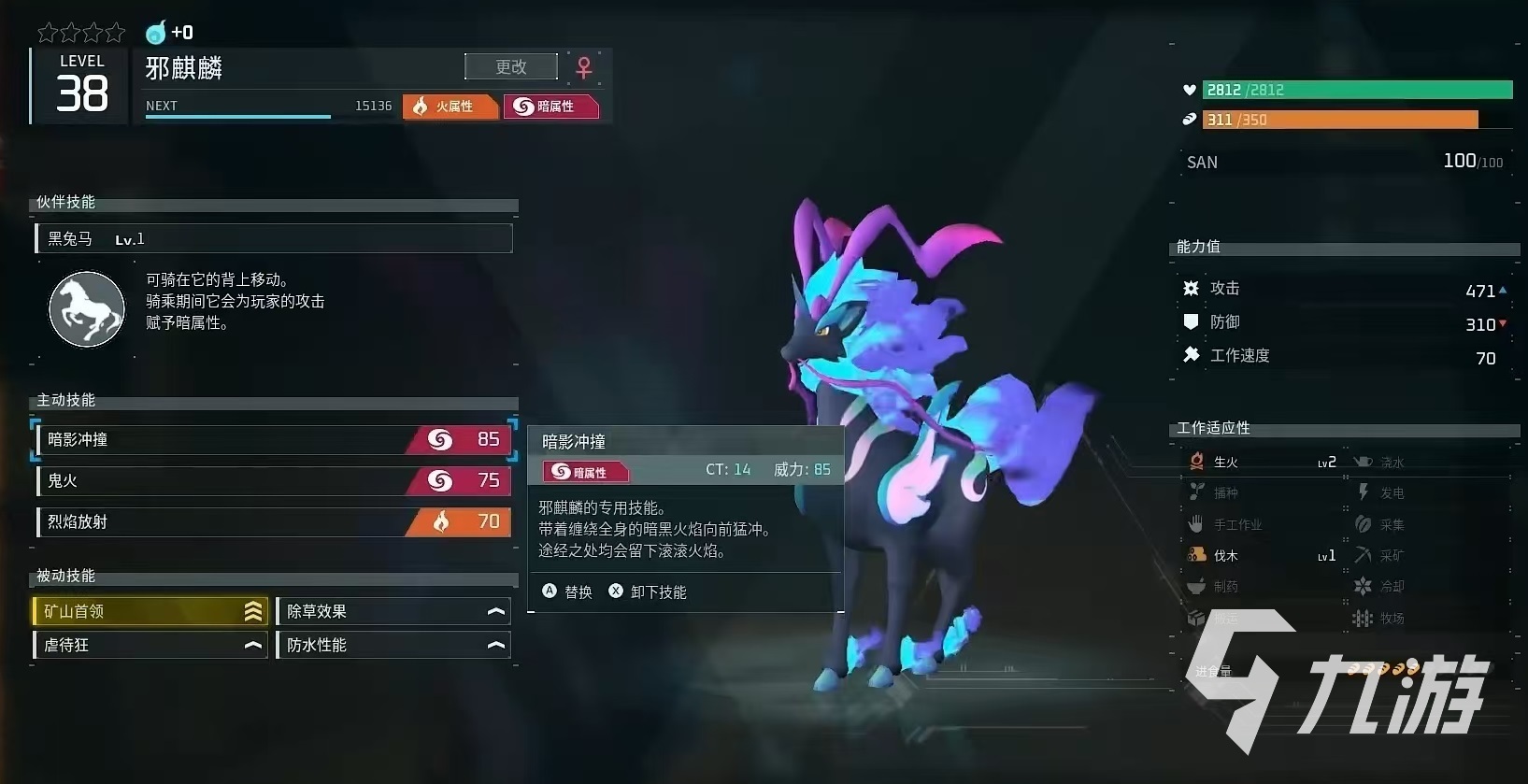1528x784 pixels.
Task: Collapse the 虐待狂 passive skill arrow
Action: [252, 644]
